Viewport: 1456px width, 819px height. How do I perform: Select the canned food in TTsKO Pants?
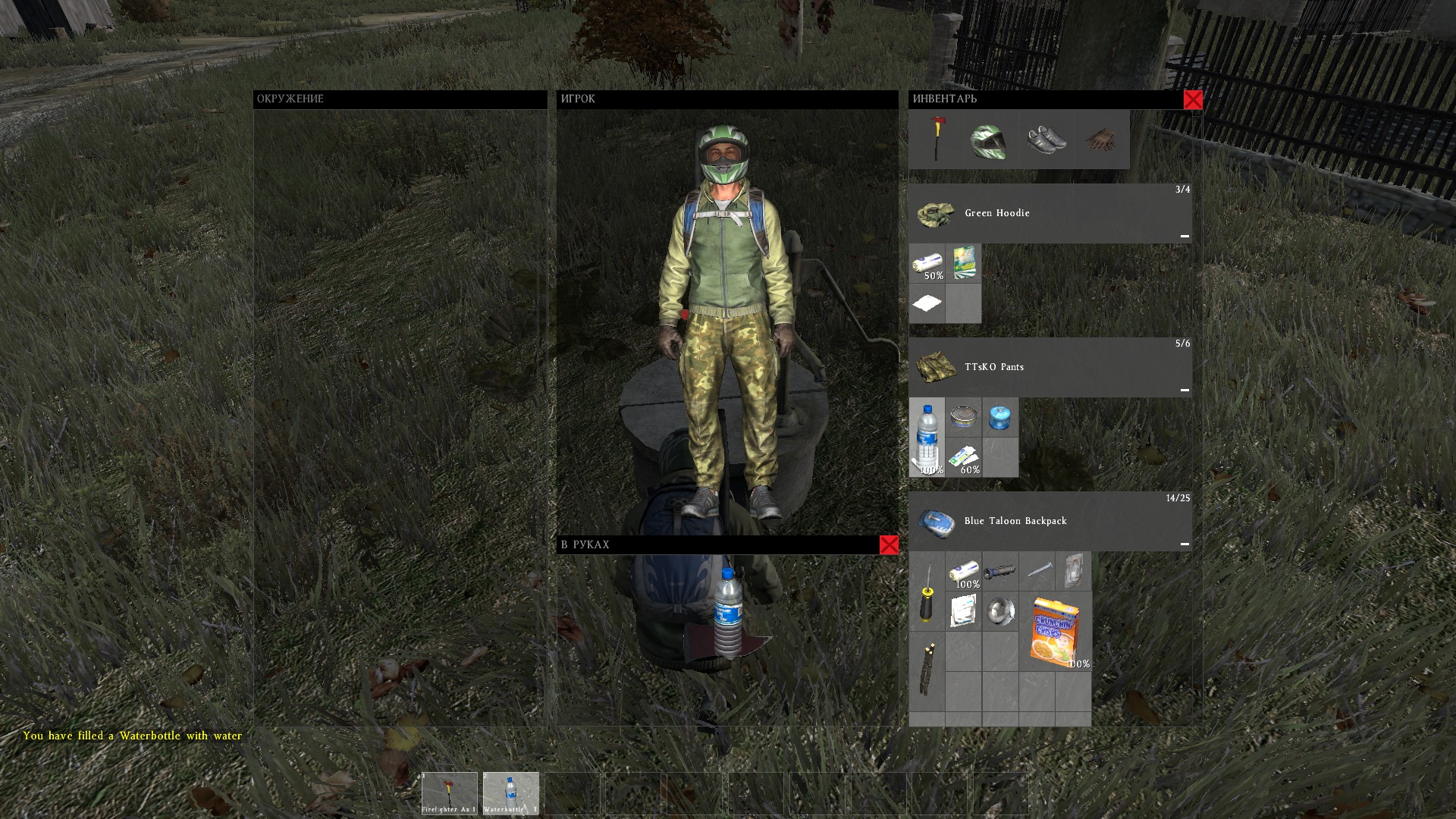point(963,418)
